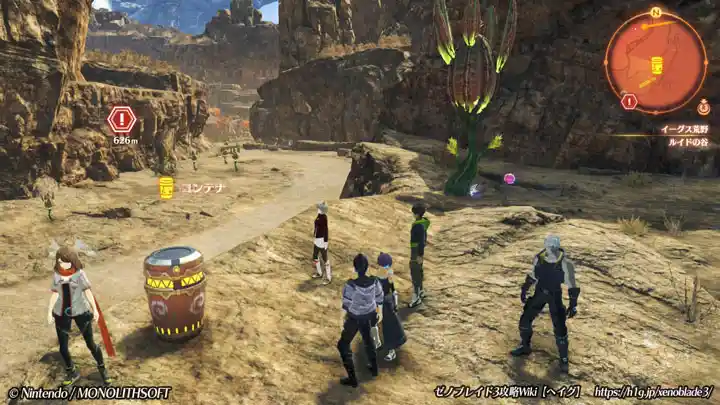720x405 pixels.
Task: Select the red quest objective marker showing 626m
Action: pyautogui.click(x=122, y=120)
